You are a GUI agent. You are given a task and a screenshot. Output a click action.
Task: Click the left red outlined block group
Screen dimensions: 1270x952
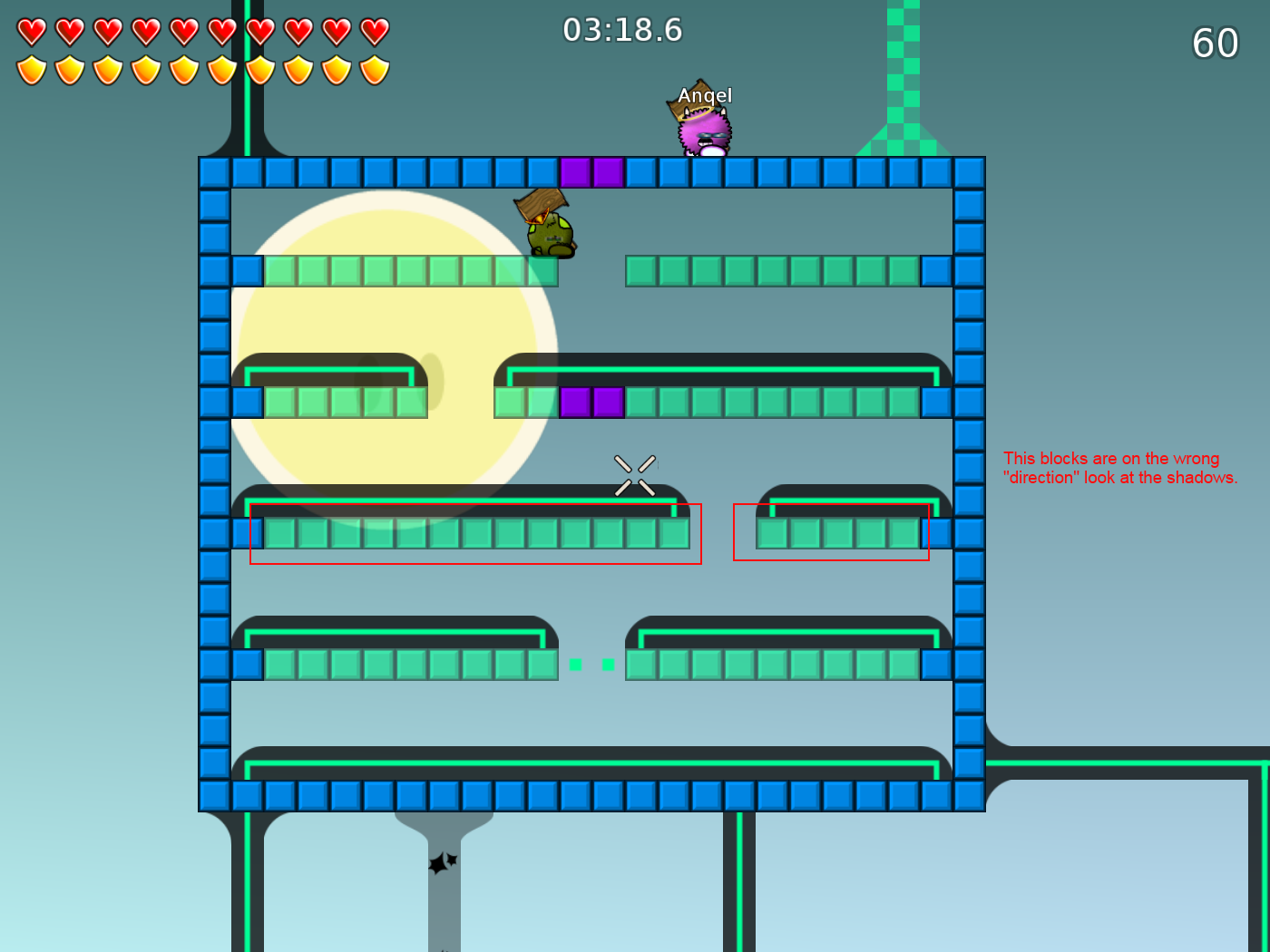point(476,533)
